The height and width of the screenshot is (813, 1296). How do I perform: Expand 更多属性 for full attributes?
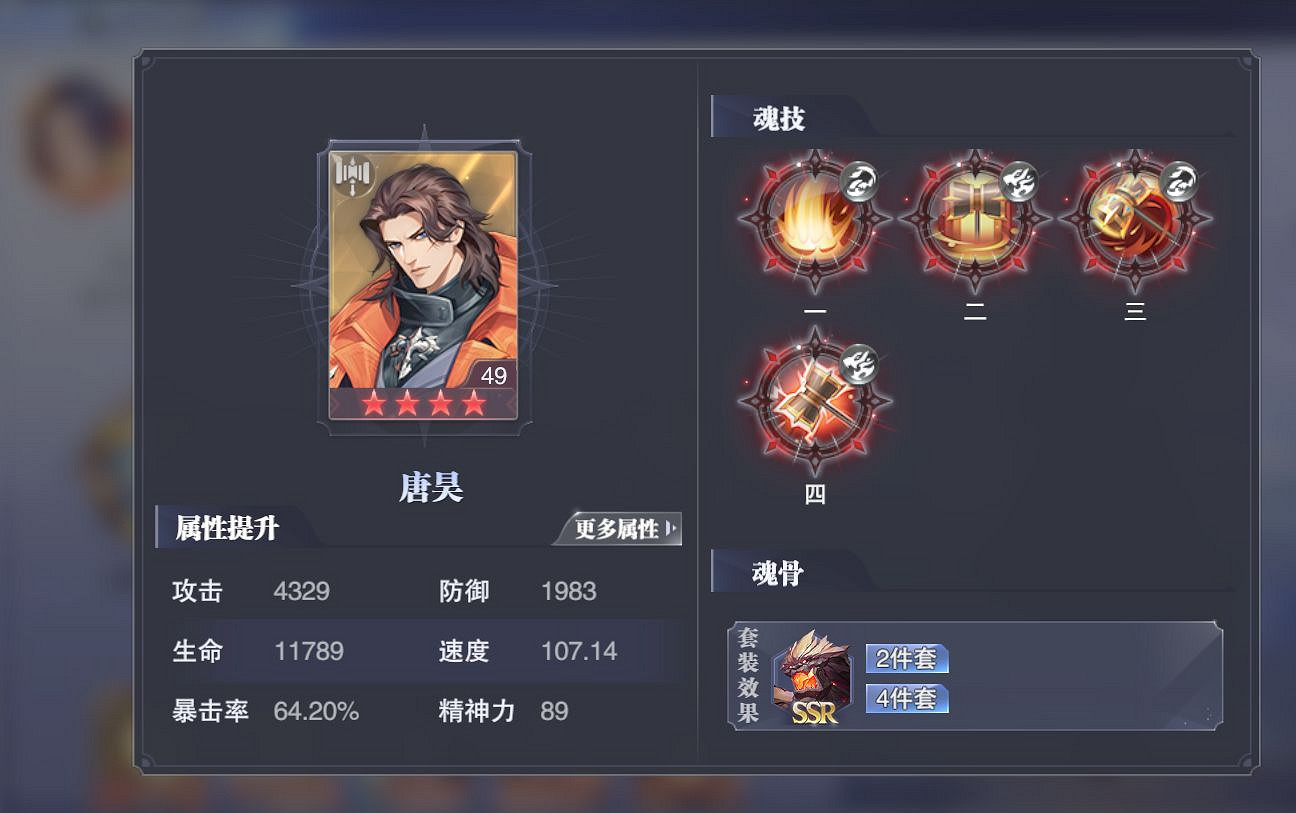click(621, 530)
